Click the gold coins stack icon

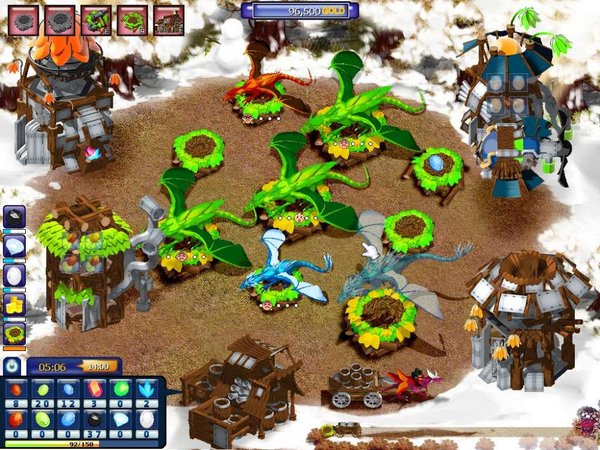point(14,301)
